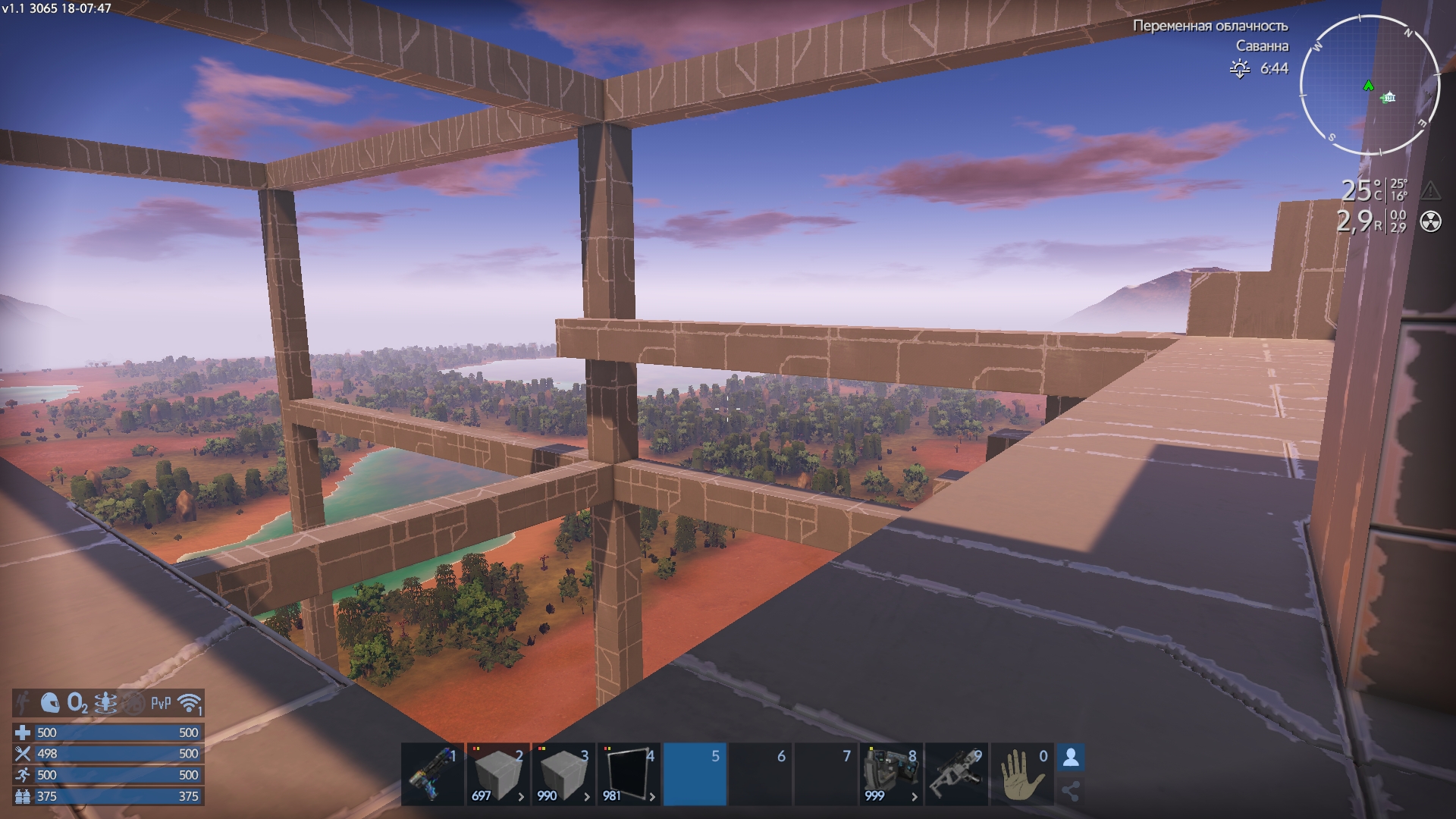The height and width of the screenshot is (819, 1456).
Task: Click the radiation symbol icon
Action: pos(1431,222)
